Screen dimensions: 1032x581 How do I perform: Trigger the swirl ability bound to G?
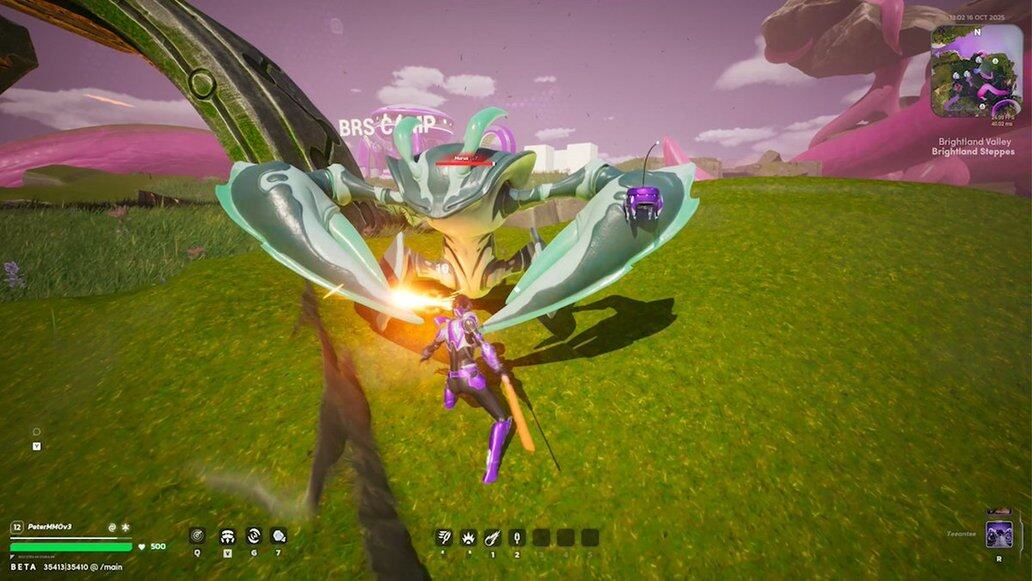253,536
